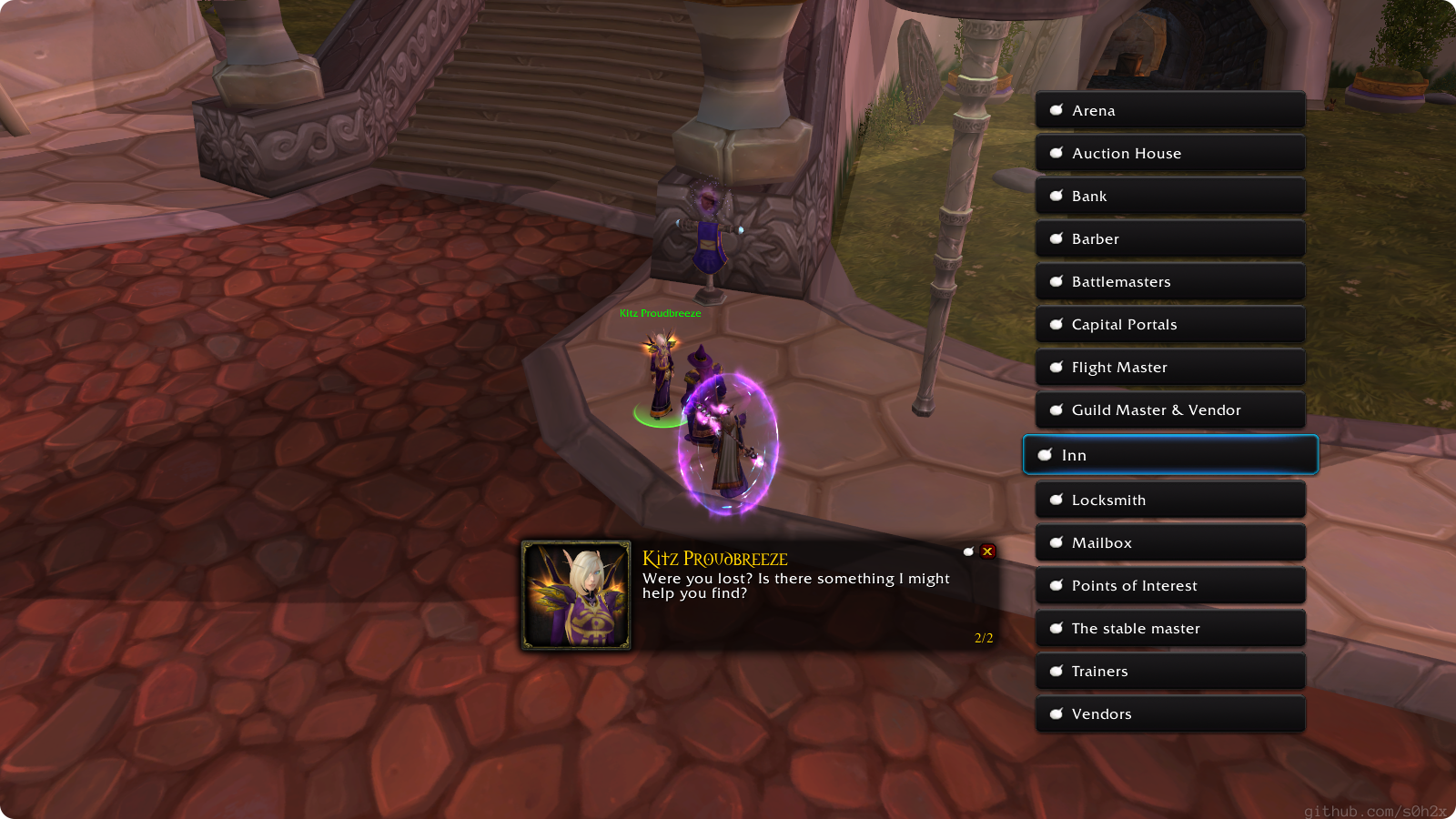
Task: Choose The stable master option
Action: (1169, 628)
